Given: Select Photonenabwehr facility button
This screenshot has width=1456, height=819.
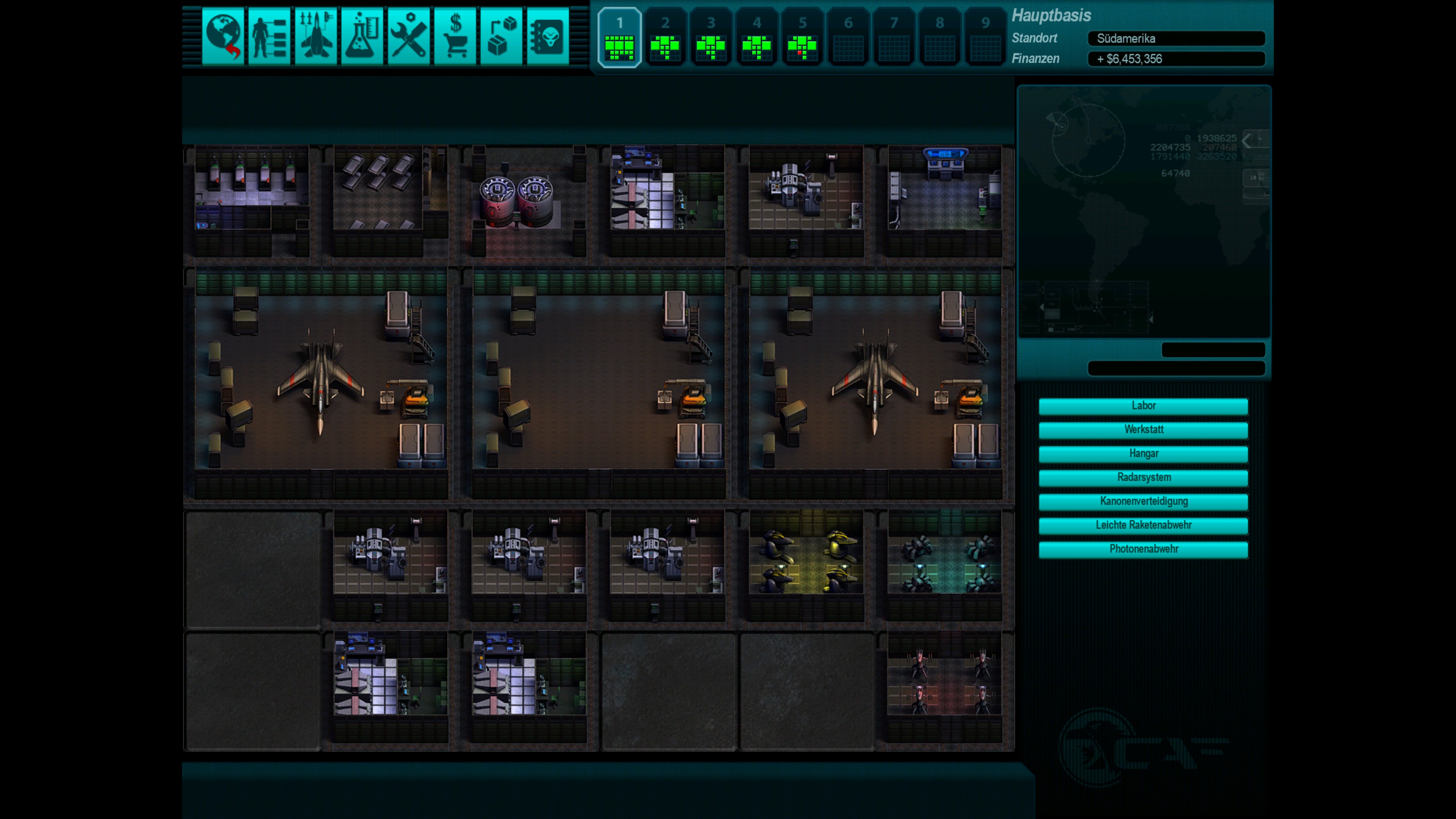Looking at the screenshot, I should 1143,549.
